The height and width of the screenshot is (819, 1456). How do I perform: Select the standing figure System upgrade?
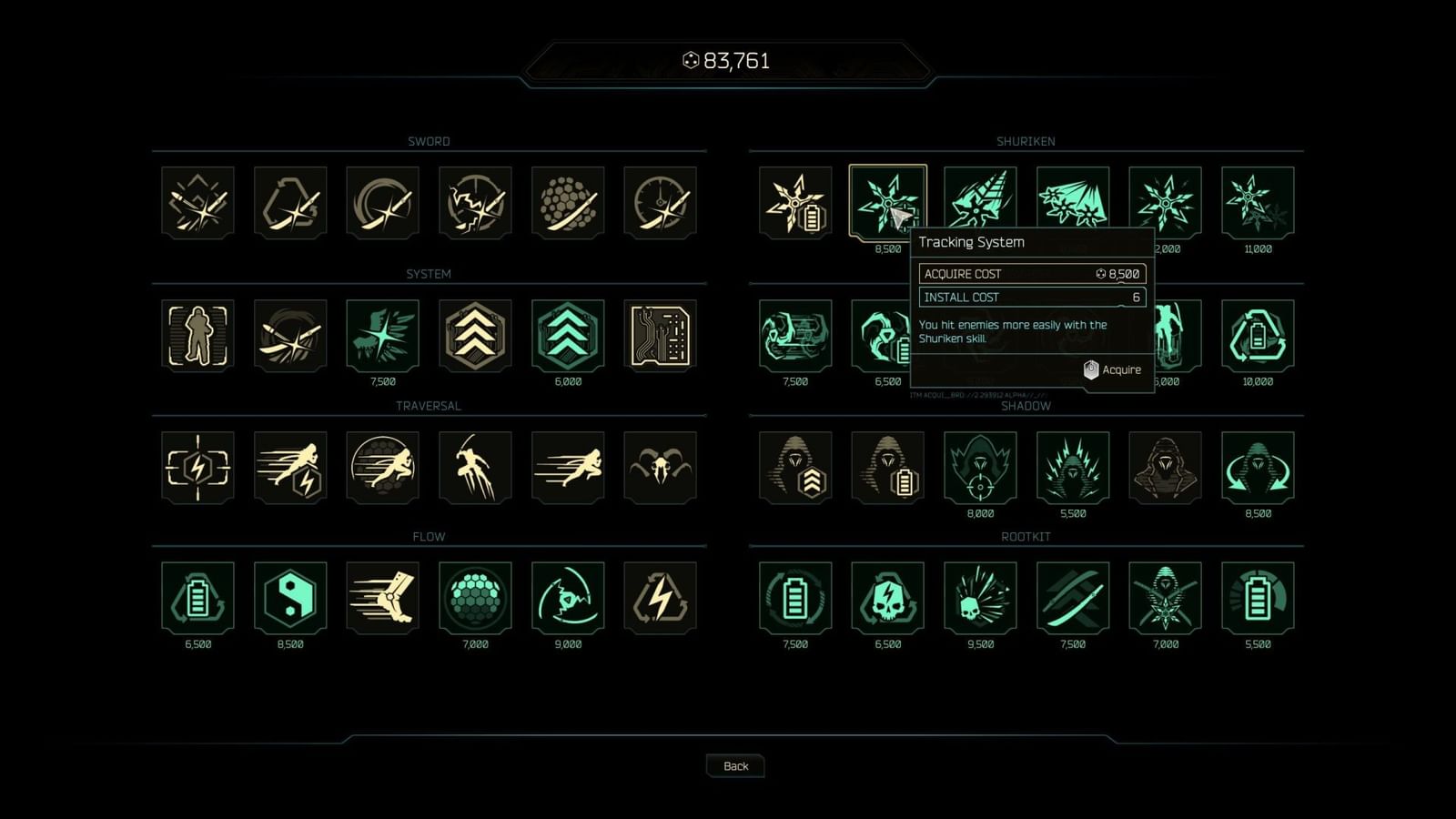click(x=197, y=335)
